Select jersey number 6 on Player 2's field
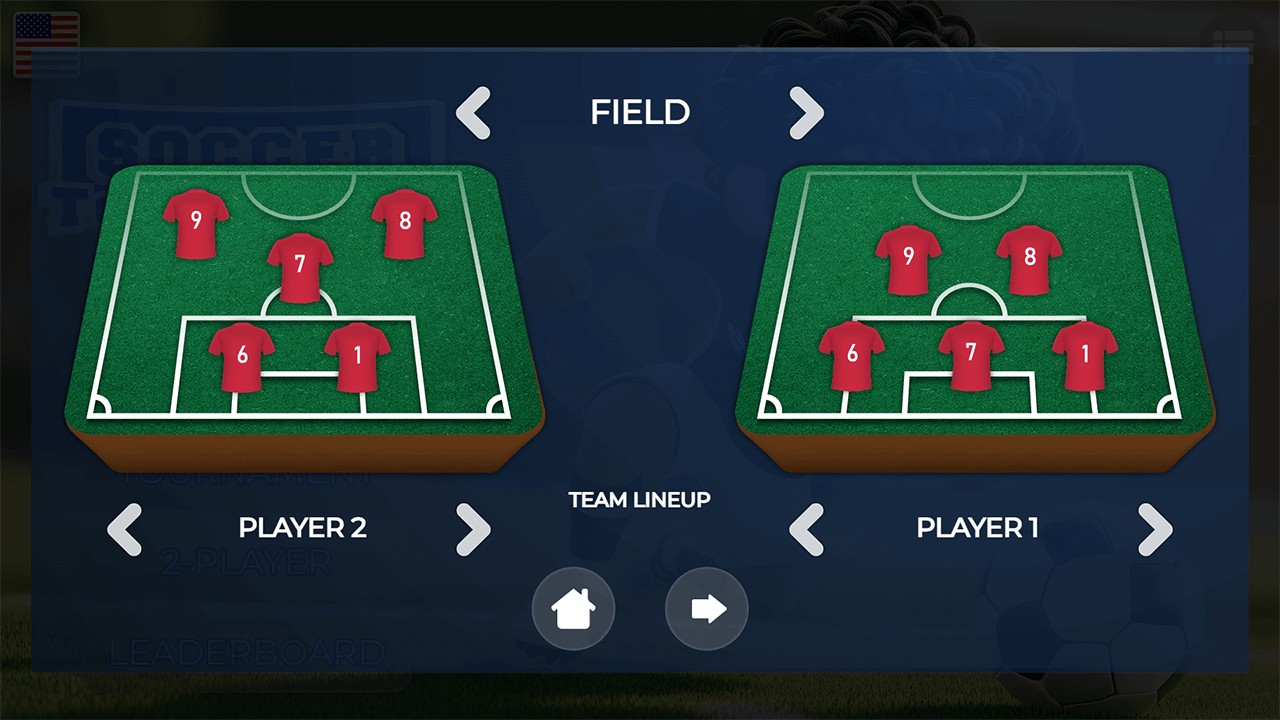The image size is (1280, 720). click(241, 352)
